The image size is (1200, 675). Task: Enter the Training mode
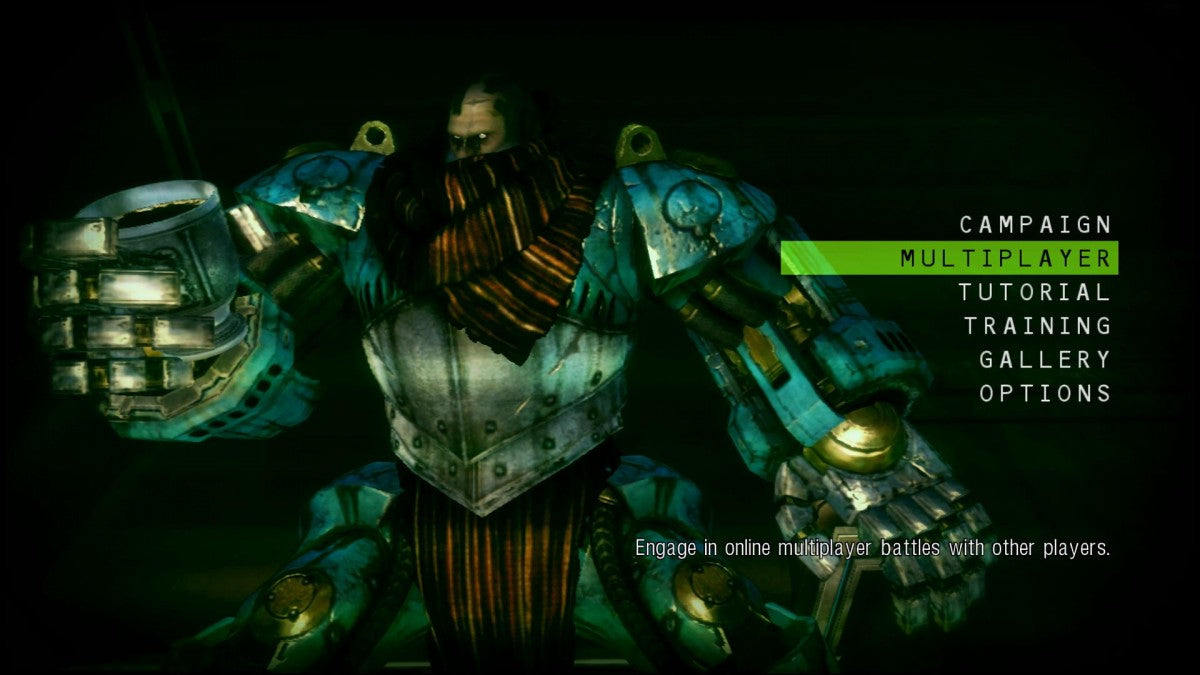pyautogui.click(x=1037, y=326)
